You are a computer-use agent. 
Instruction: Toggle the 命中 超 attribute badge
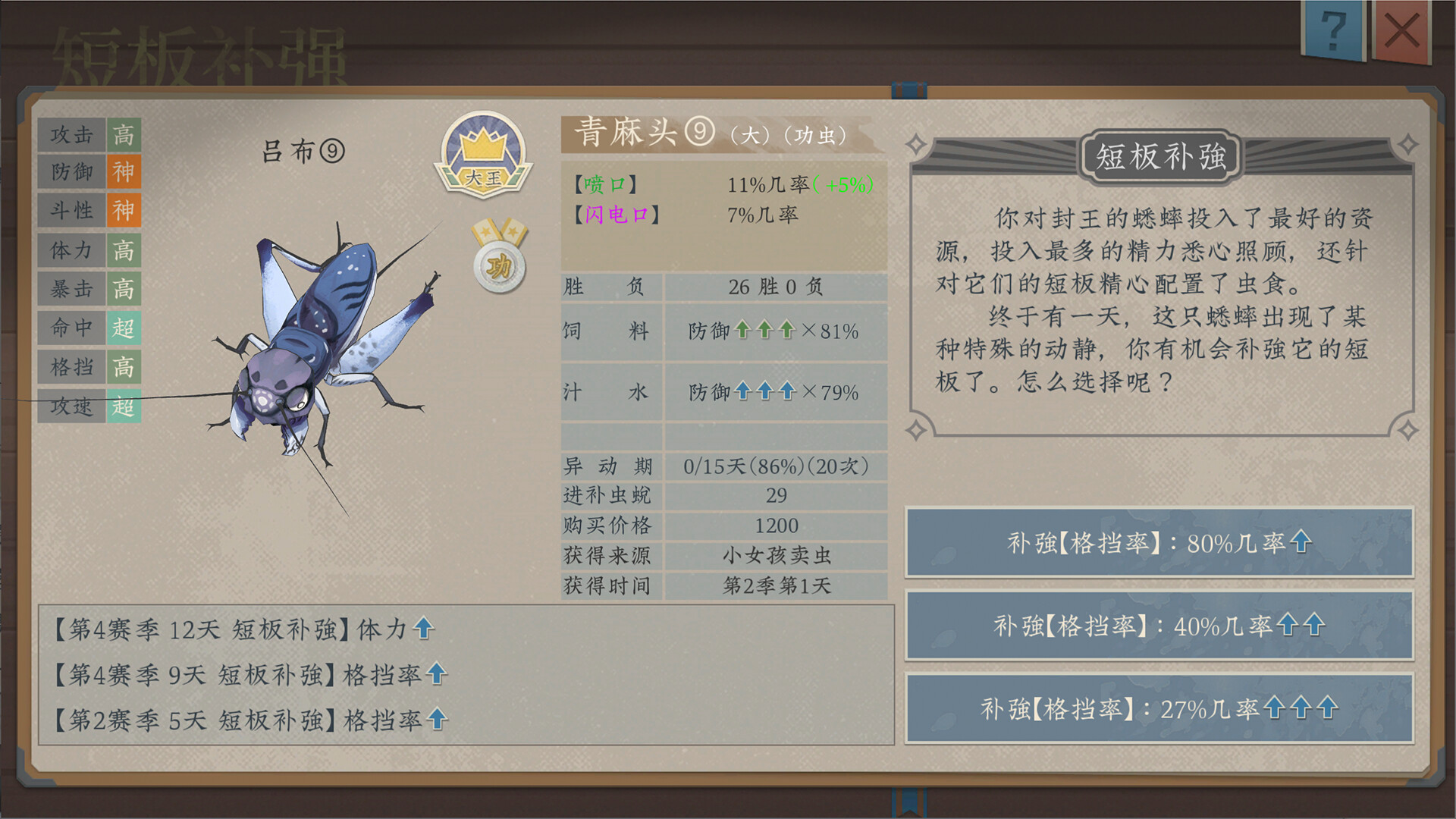coord(125,328)
